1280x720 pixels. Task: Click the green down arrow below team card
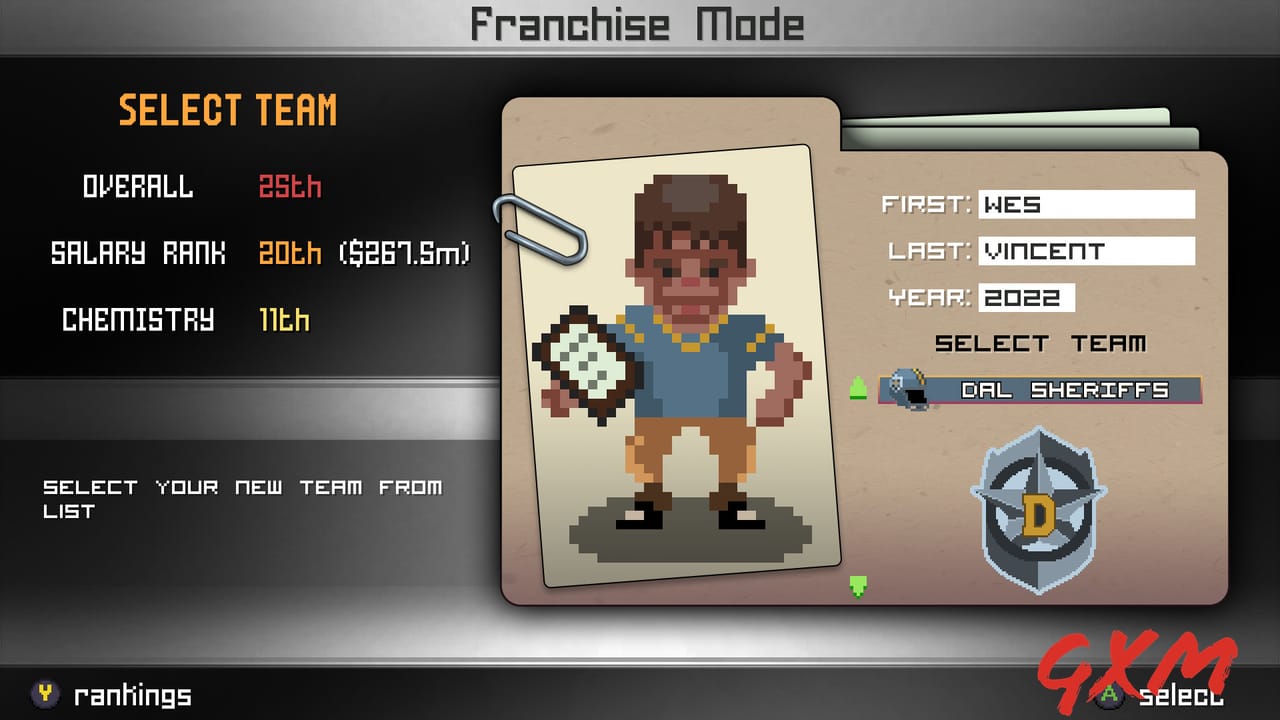point(858,589)
